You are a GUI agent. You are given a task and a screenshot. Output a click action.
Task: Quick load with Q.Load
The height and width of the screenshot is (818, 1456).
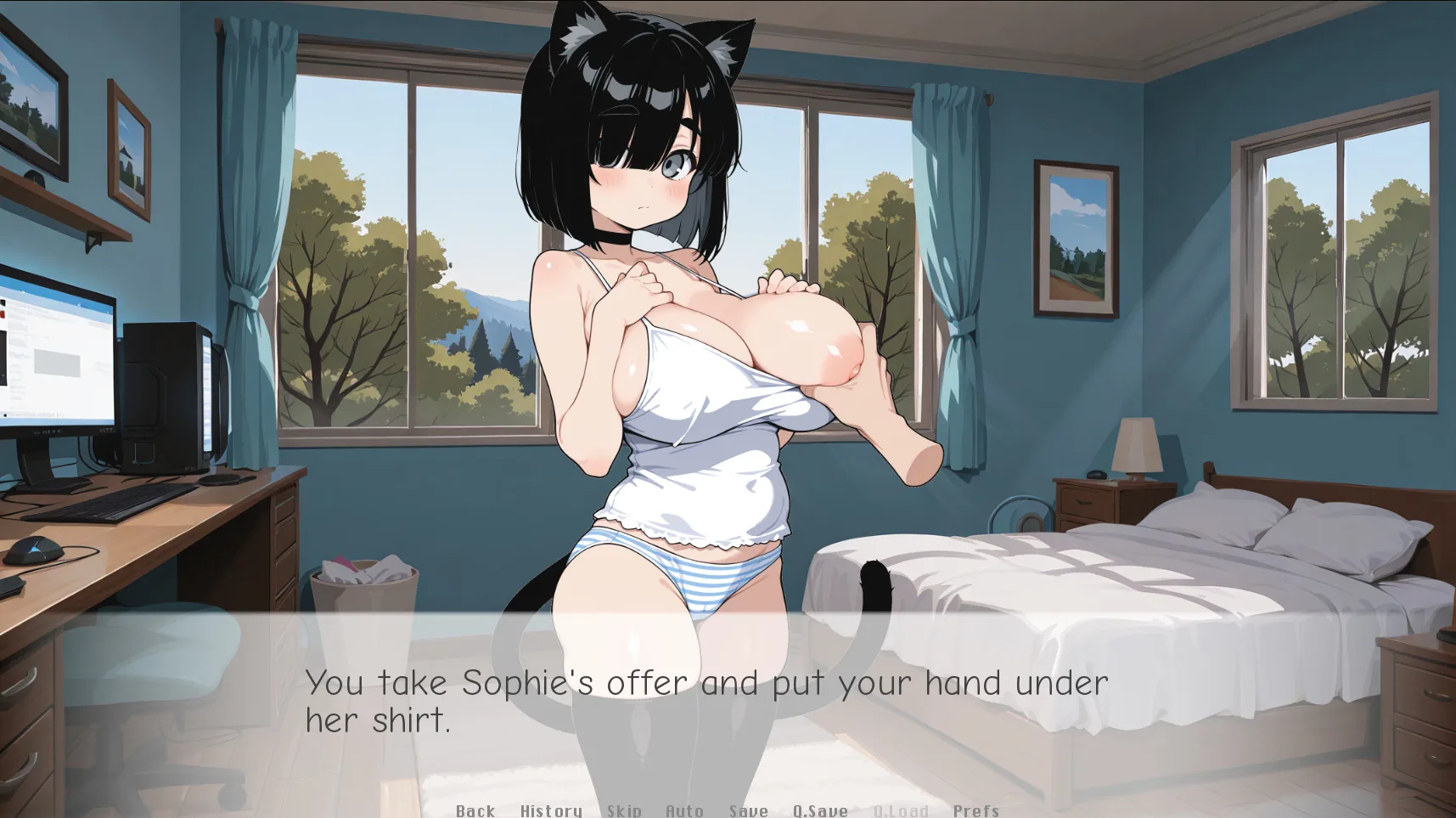901,810
